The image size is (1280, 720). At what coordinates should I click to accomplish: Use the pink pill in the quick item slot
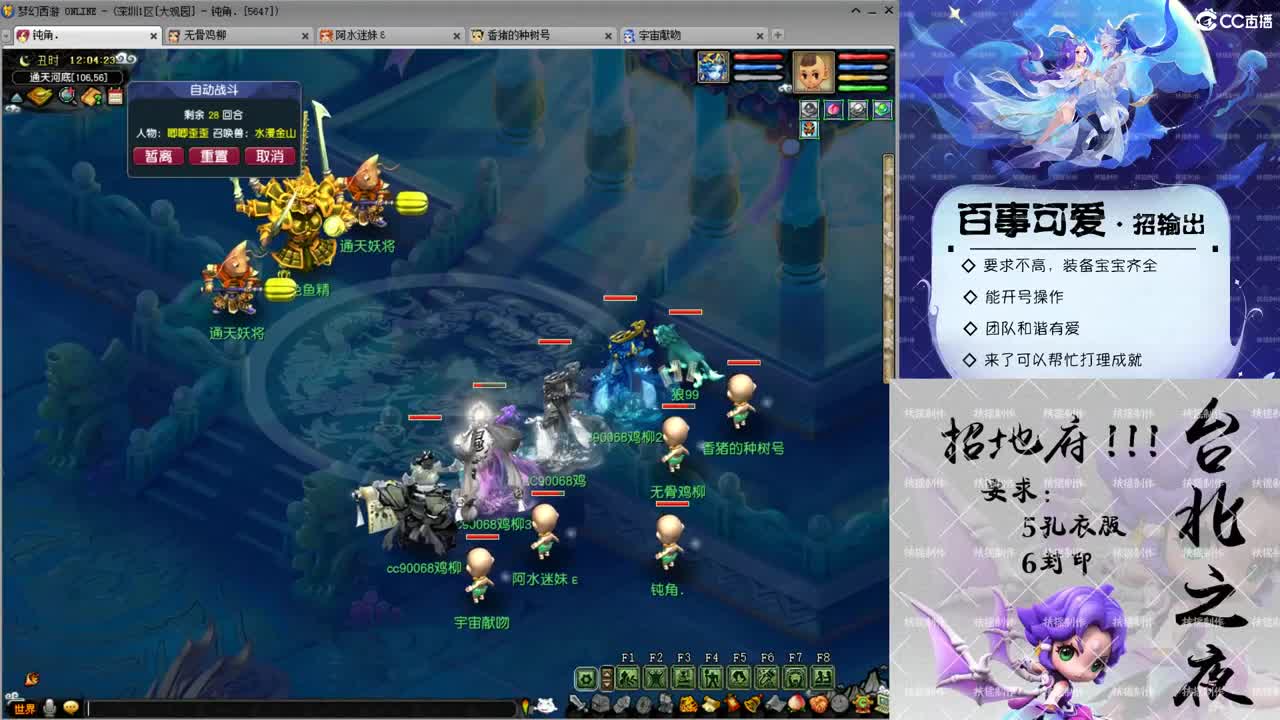[833, 110]
